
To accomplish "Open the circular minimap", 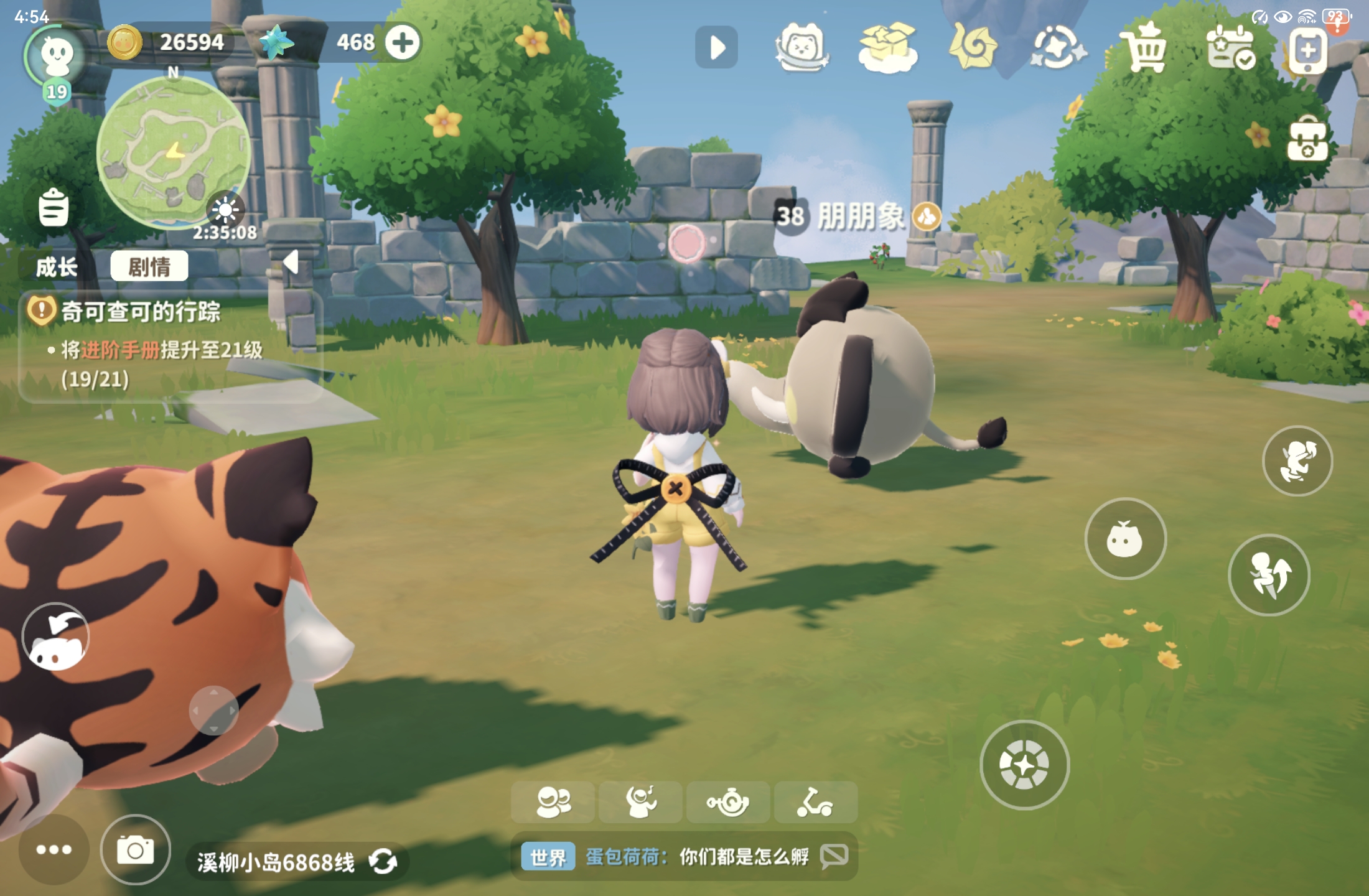I will pyautogui.click(x=174, y=152).
